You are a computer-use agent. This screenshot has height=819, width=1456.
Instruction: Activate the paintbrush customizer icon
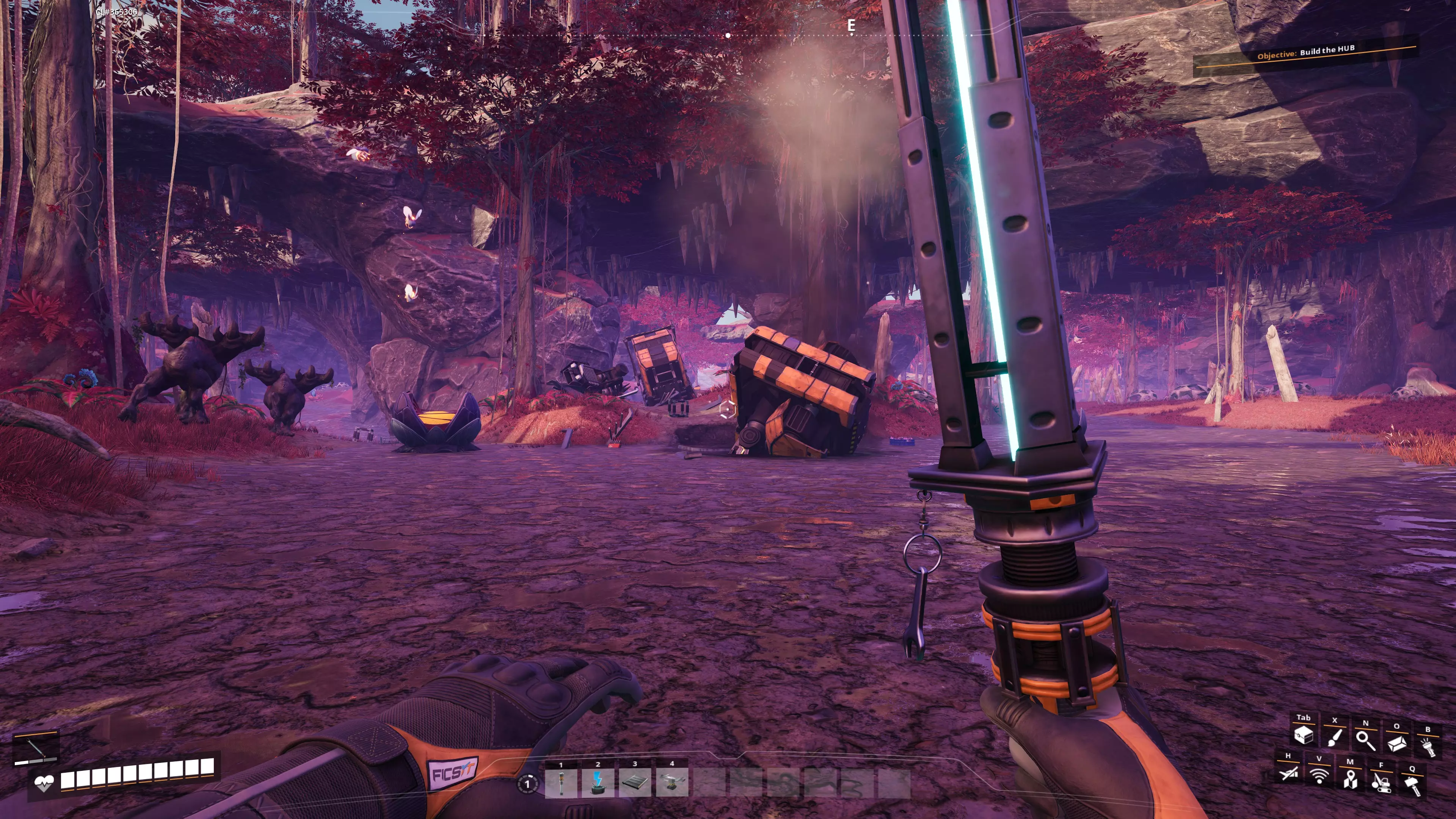pyautogui.click(x=1335, y=737)
